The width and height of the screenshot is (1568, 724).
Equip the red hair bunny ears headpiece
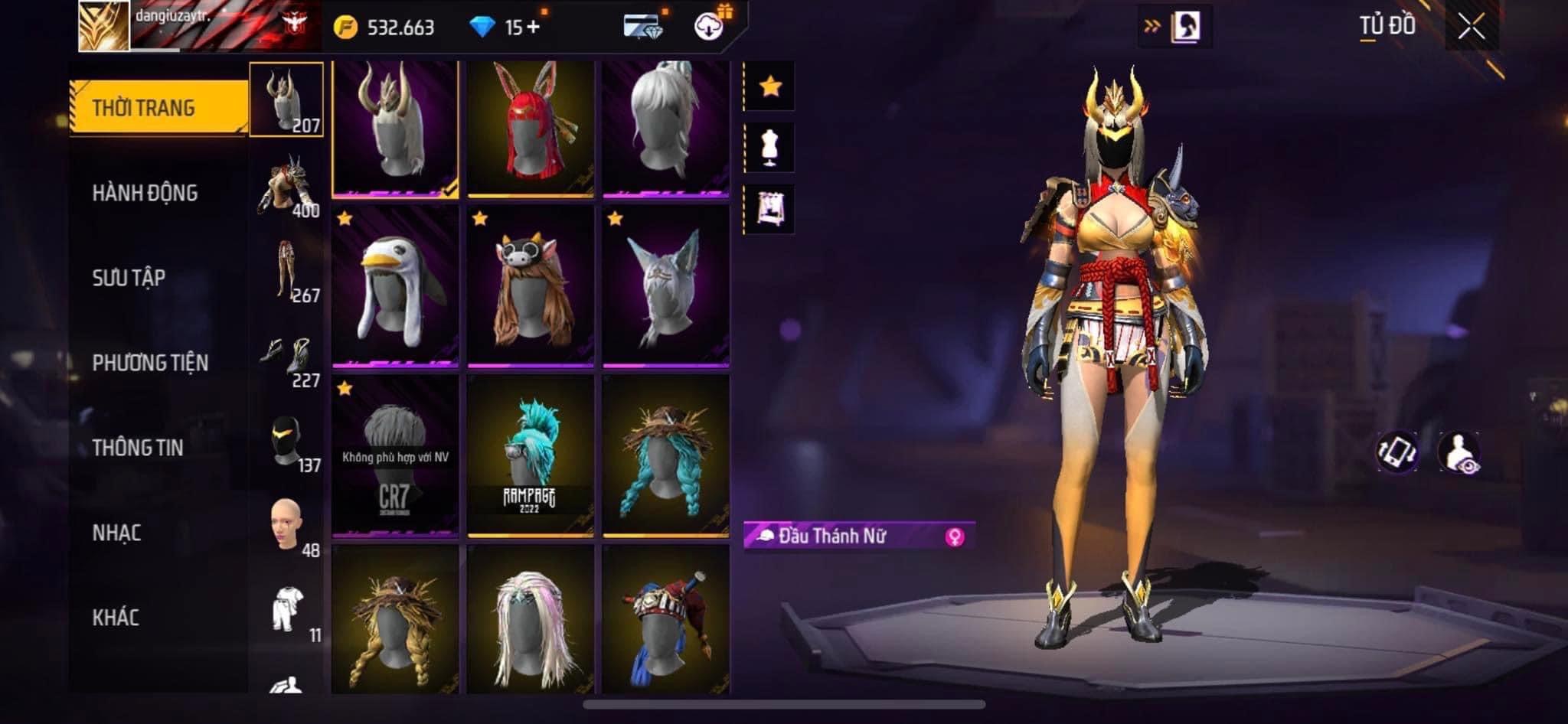531,129
